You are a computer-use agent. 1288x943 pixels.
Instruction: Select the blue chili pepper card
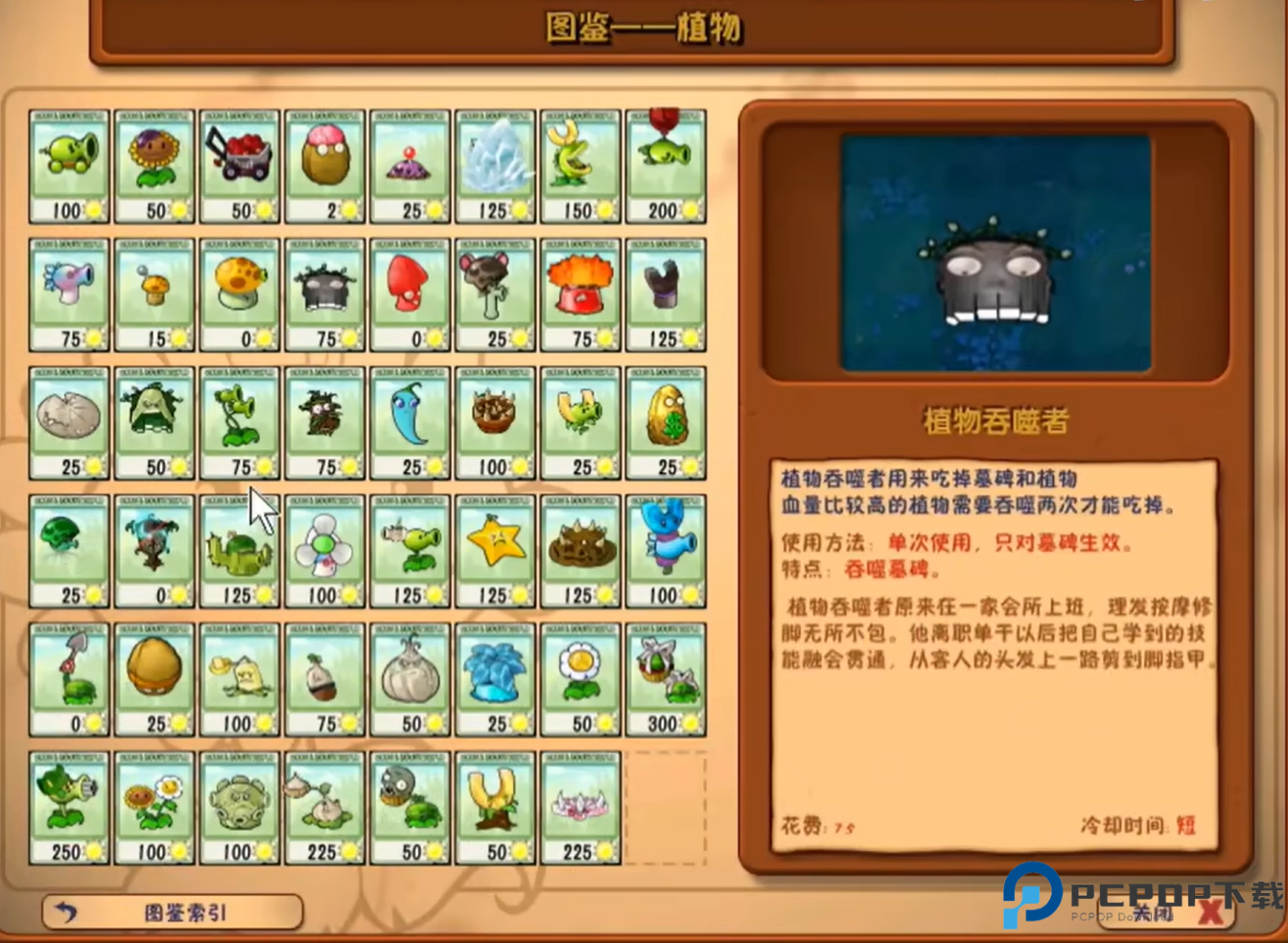click(410, 422)
